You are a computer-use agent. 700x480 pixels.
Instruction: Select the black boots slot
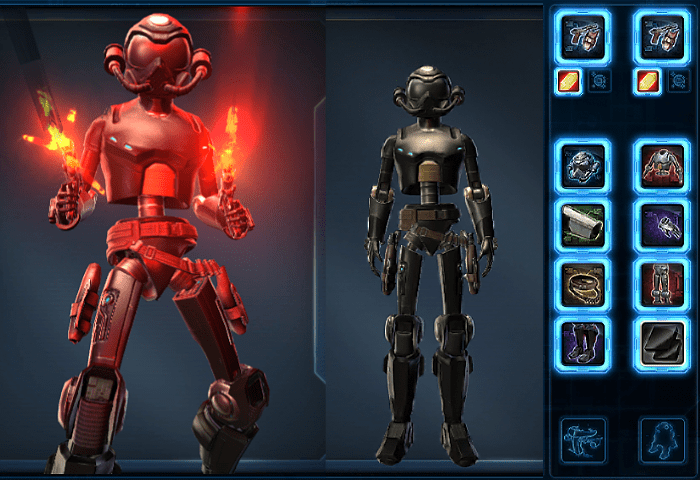click(584, 342)
